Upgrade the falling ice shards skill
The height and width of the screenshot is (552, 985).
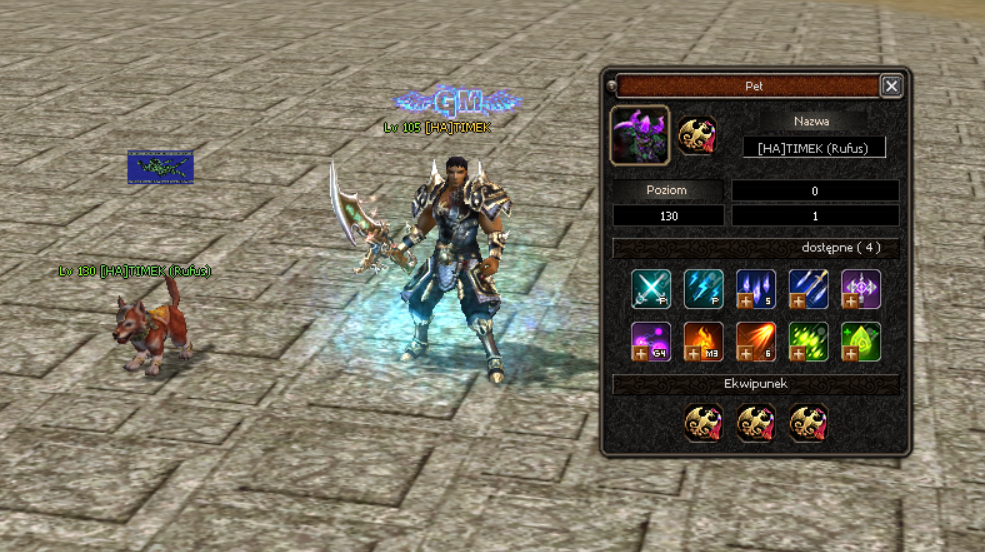pyautogui.click(x=745, y=300)
